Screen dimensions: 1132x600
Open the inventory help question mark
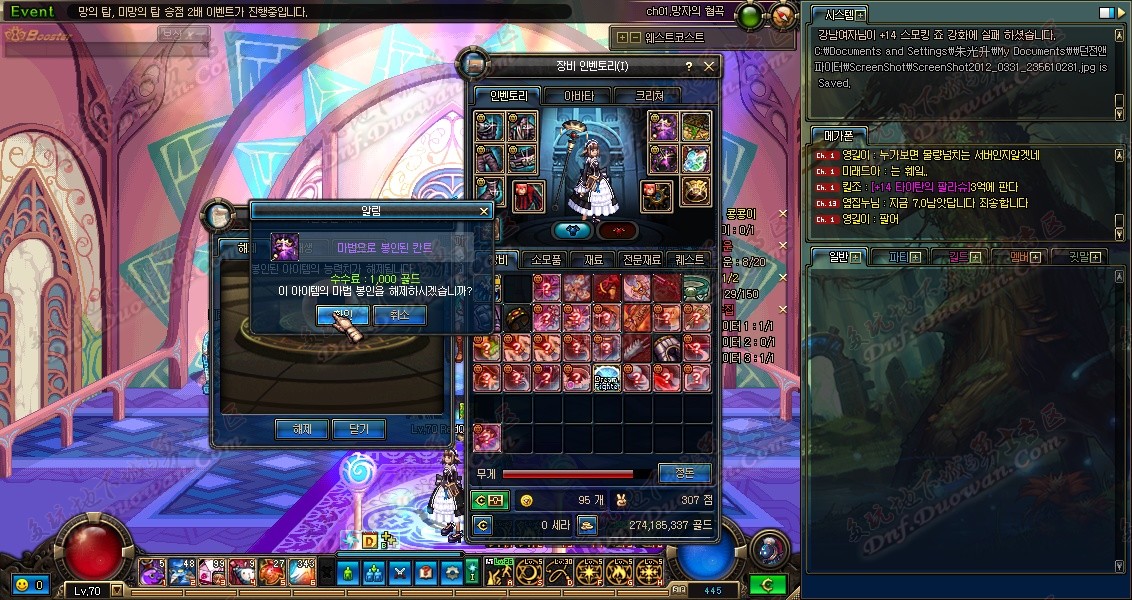(688, 67)
